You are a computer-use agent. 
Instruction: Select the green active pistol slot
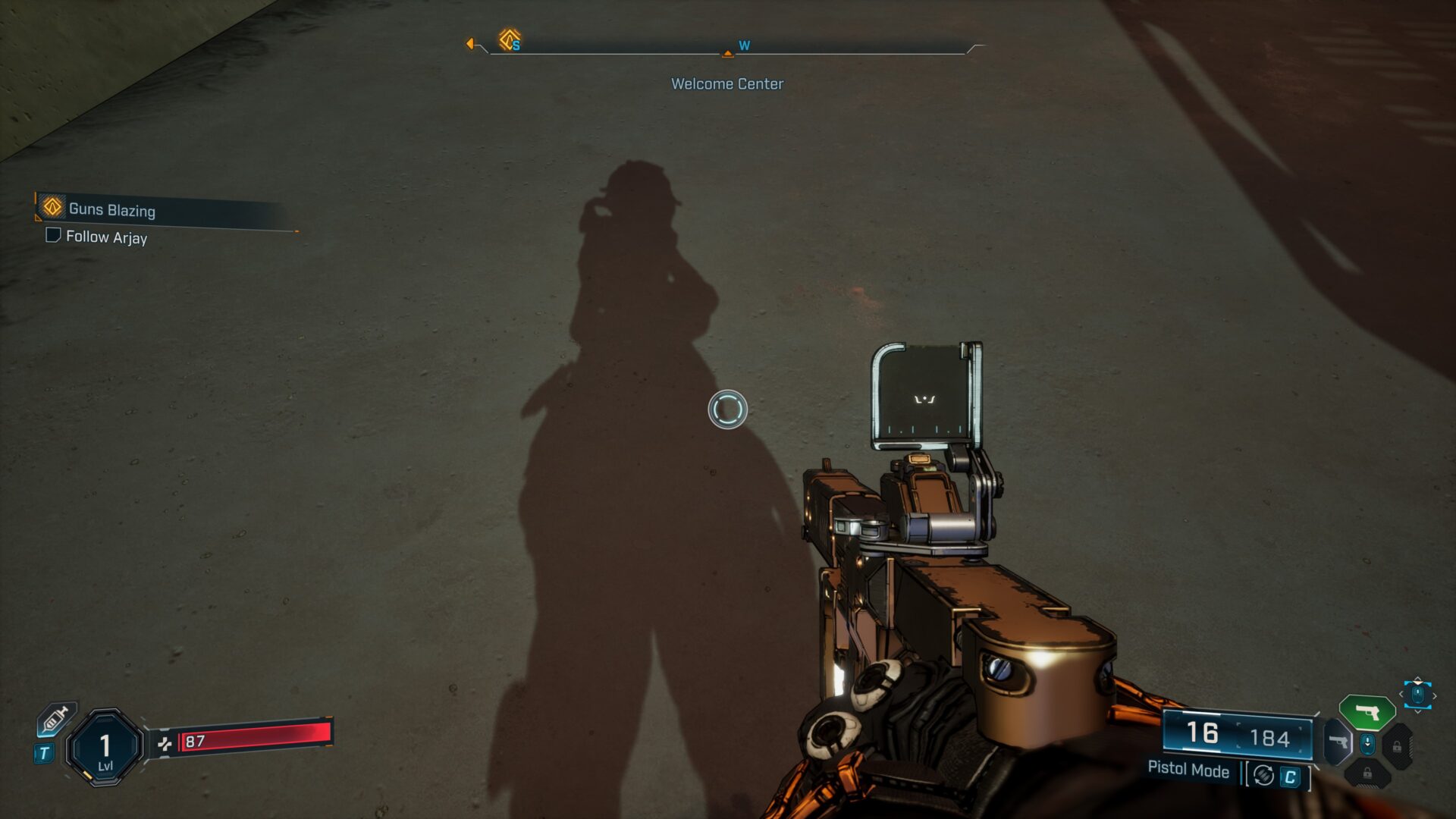[x=1367, y=712]
